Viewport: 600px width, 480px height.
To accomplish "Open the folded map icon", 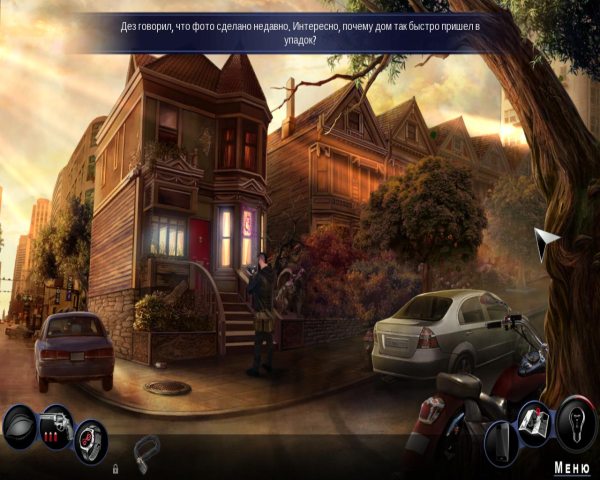I will 532,430.
